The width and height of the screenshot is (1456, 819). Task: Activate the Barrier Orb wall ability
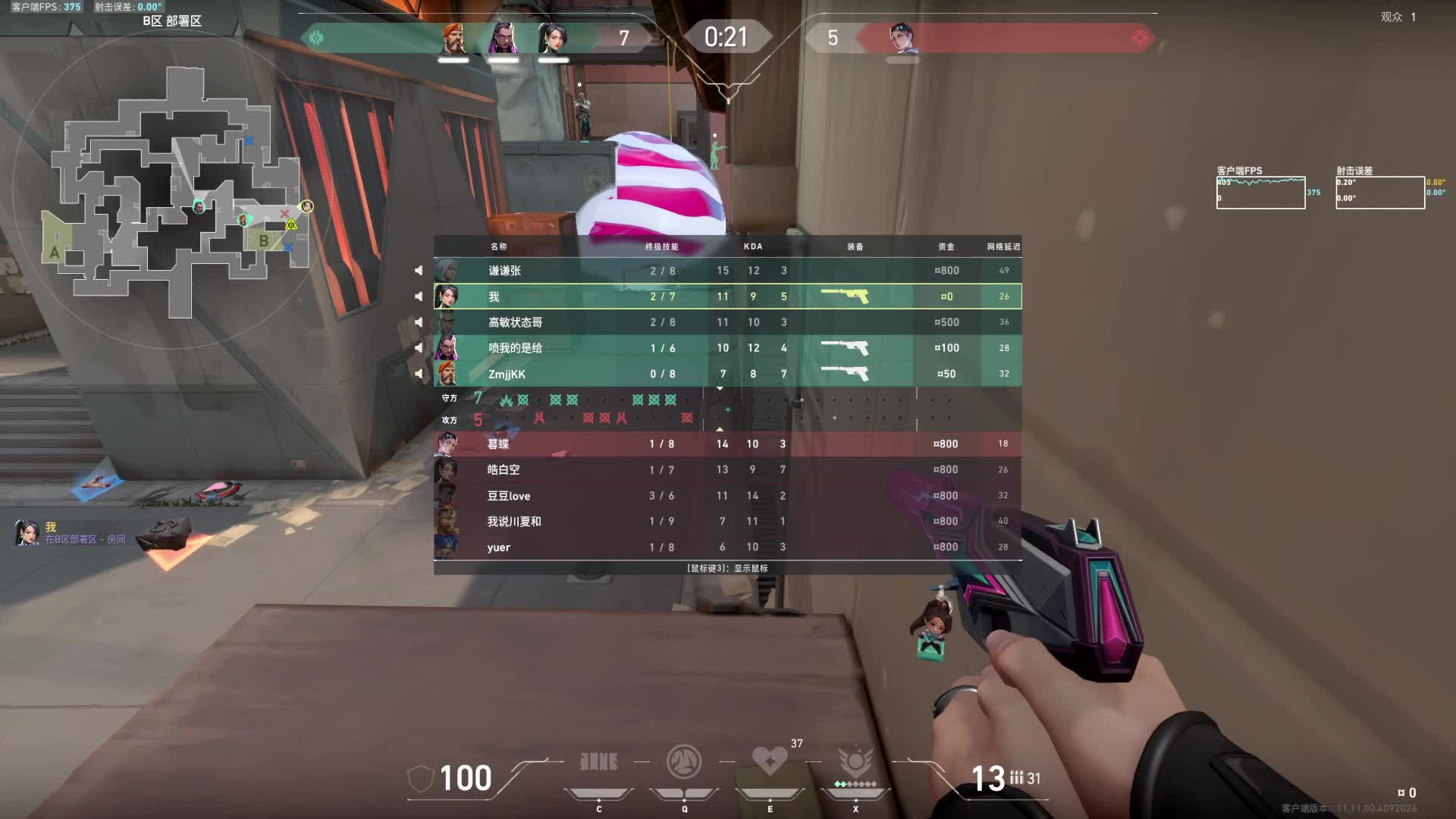pos(598,762)
